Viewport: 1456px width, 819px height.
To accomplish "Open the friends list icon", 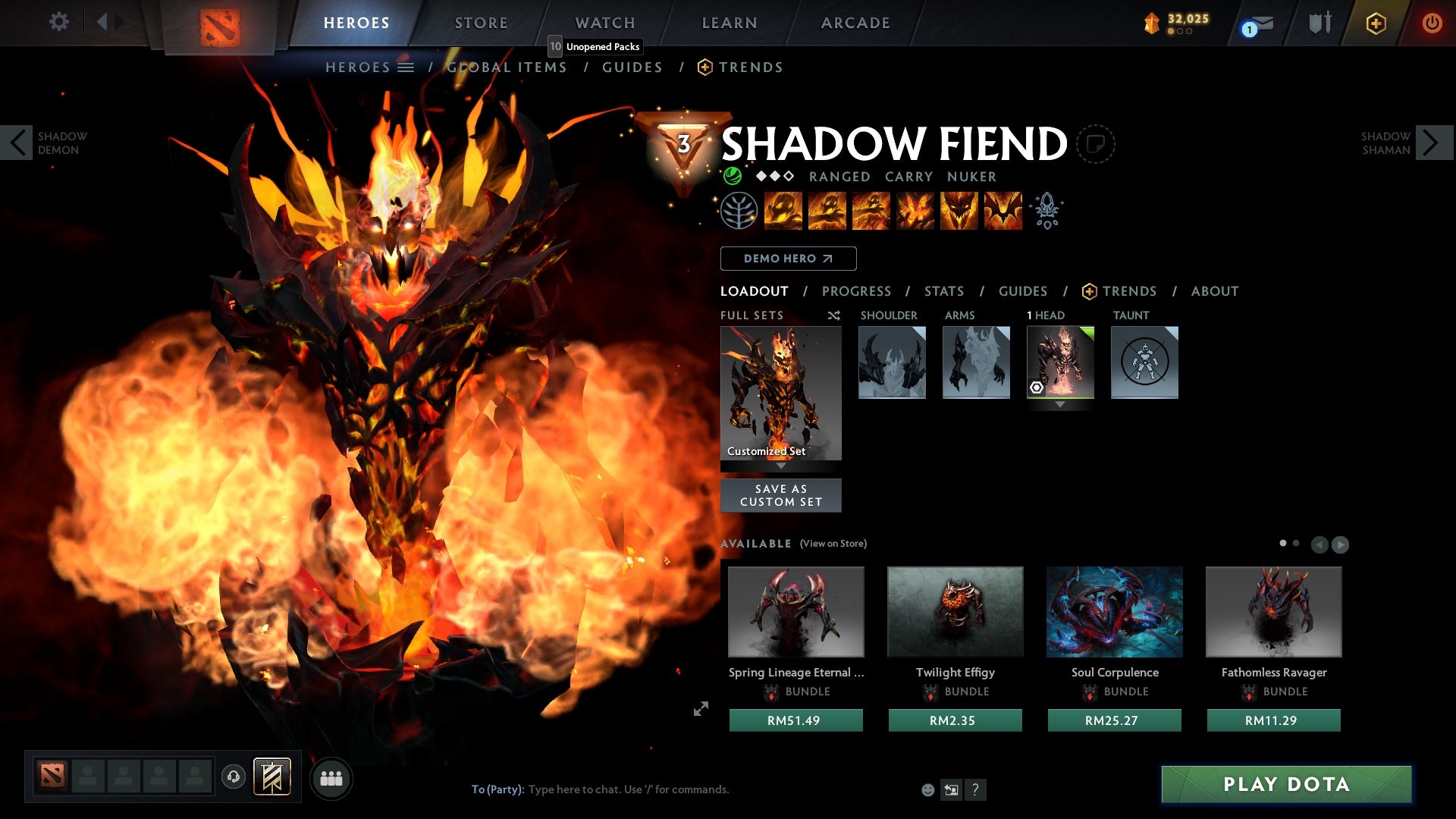I will click(x=331, y=778).
